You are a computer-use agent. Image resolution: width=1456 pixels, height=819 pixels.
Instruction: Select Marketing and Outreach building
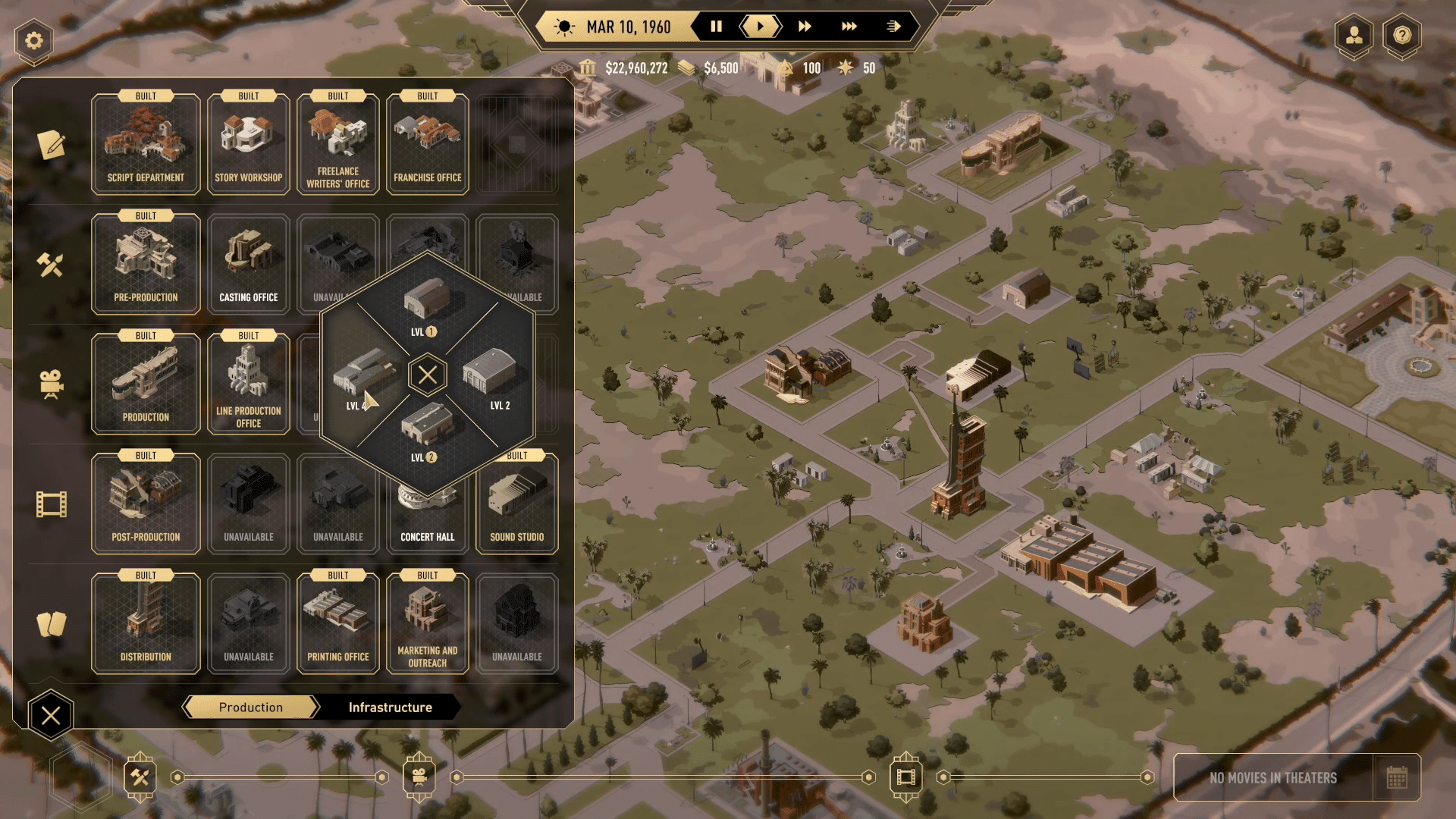click(428, 623)
